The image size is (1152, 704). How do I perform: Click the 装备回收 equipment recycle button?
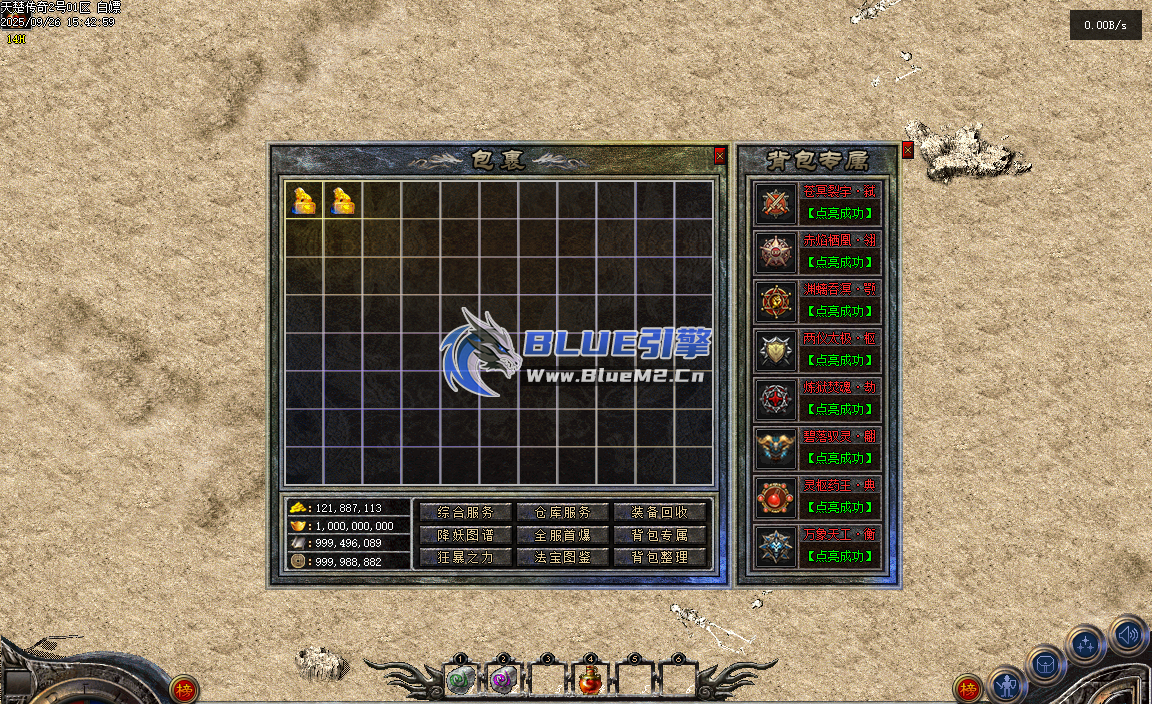pos(660,512)
